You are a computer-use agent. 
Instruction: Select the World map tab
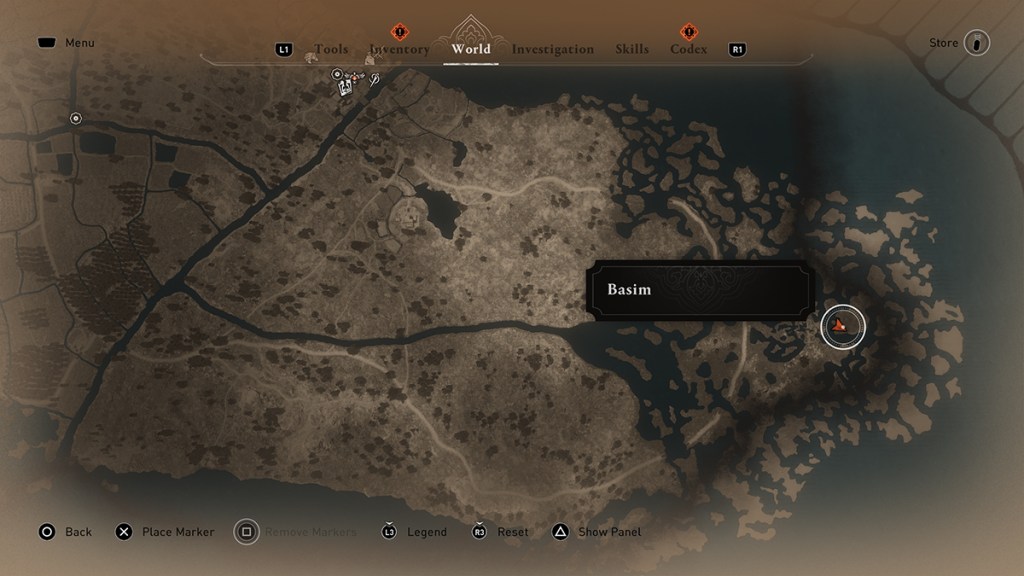click(x=471, y=49)
